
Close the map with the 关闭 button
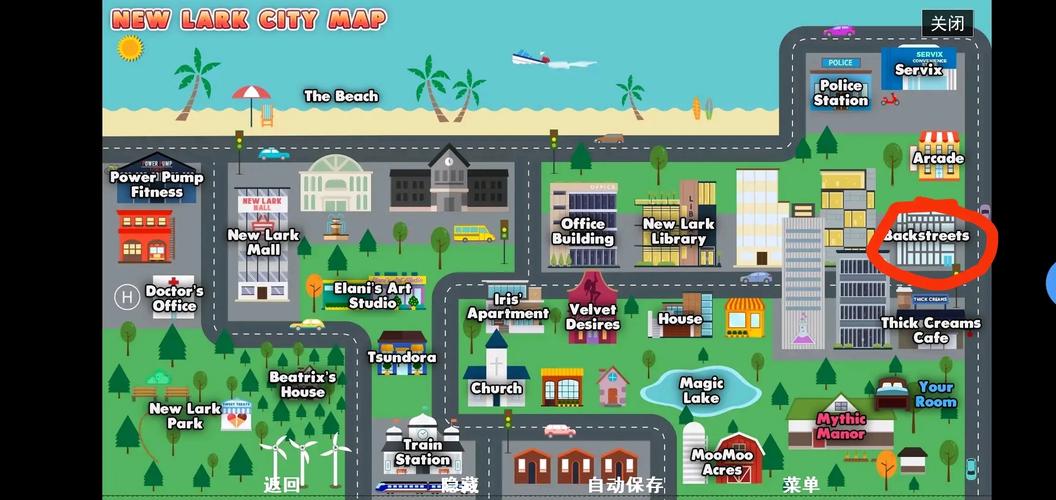click(x=946, y=24)
